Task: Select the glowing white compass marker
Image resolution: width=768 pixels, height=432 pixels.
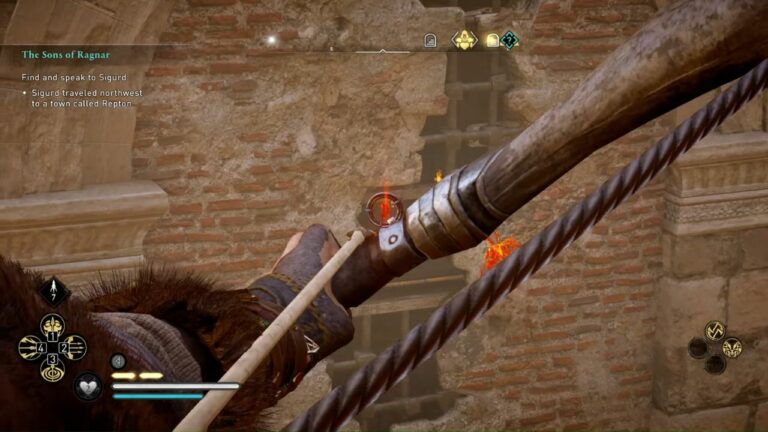Action: pos(270,40)
